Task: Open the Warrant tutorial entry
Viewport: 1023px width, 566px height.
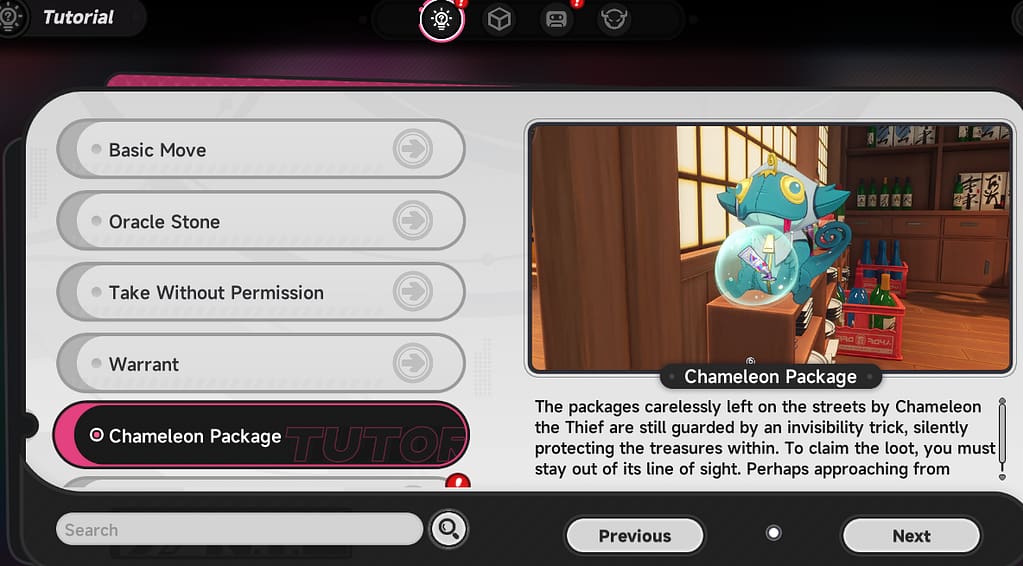Action: coord(260,364)
